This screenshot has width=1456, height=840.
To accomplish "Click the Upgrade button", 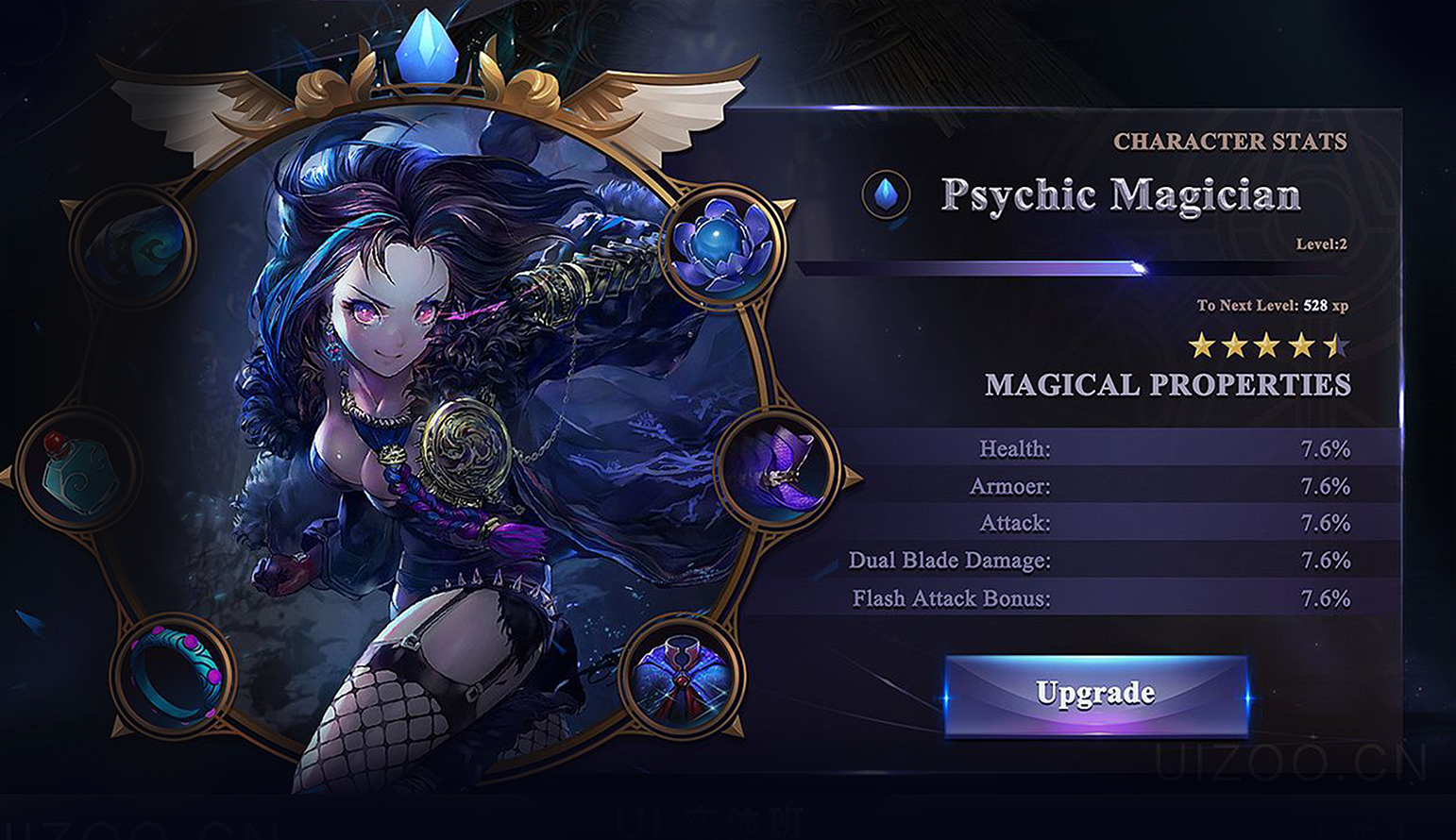I will [x=1095, y=695].
